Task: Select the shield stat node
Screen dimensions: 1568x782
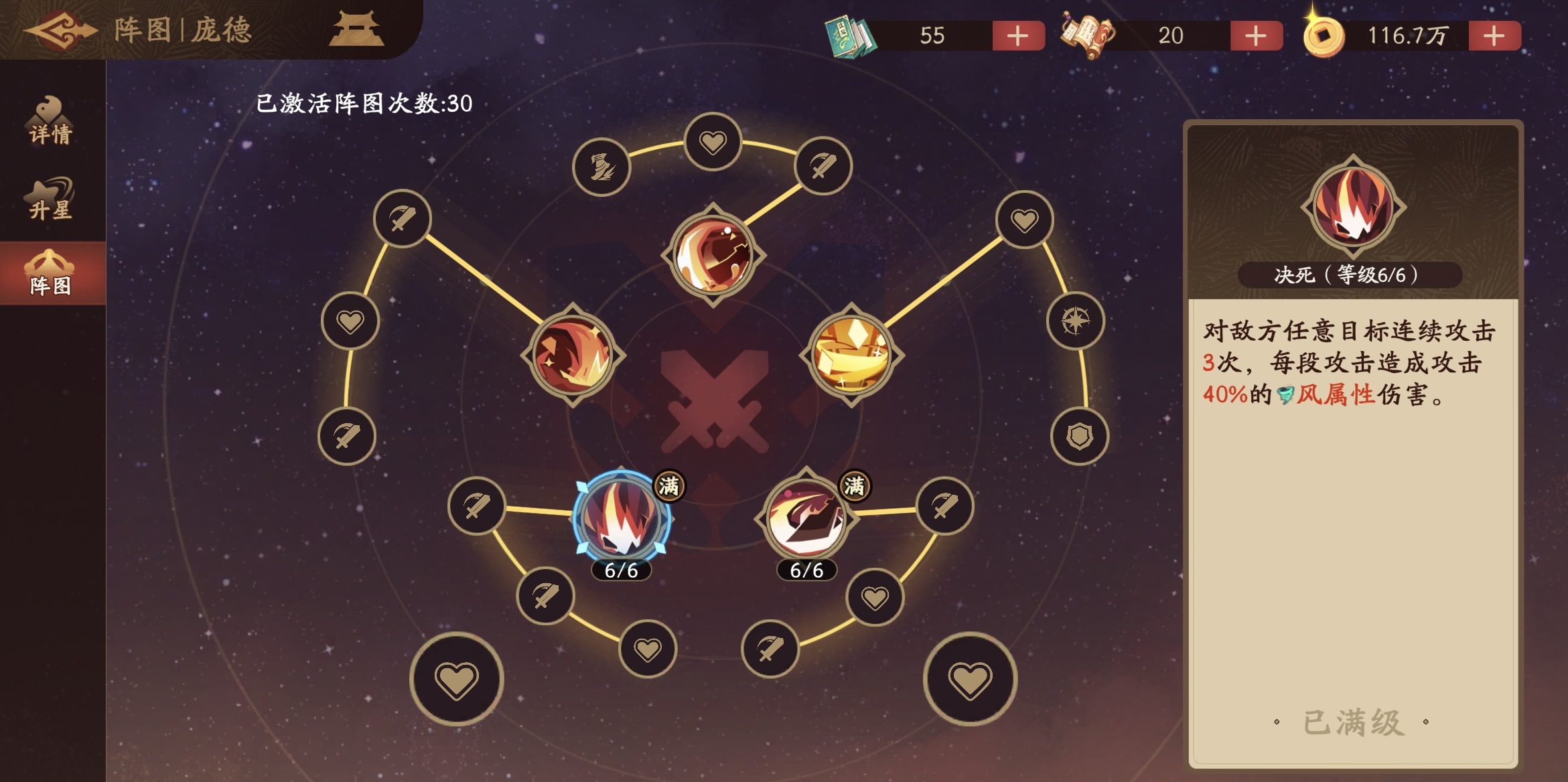Action: 1079,437
